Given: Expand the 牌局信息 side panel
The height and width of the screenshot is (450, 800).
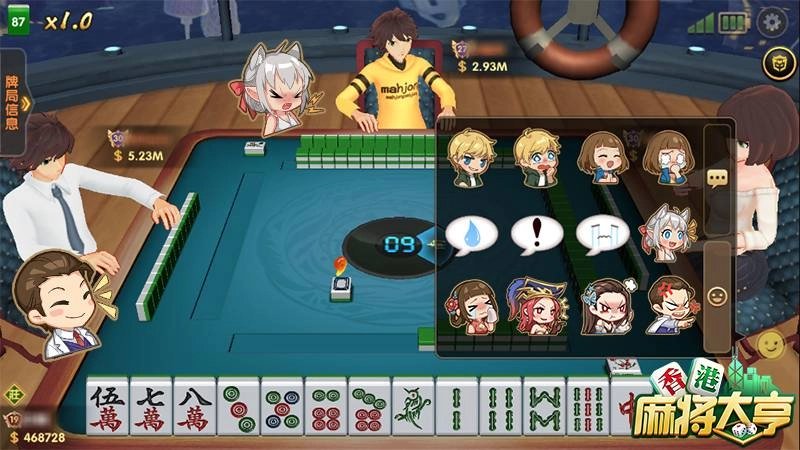Looking at the screenshot, I should [x=14, y=101].
